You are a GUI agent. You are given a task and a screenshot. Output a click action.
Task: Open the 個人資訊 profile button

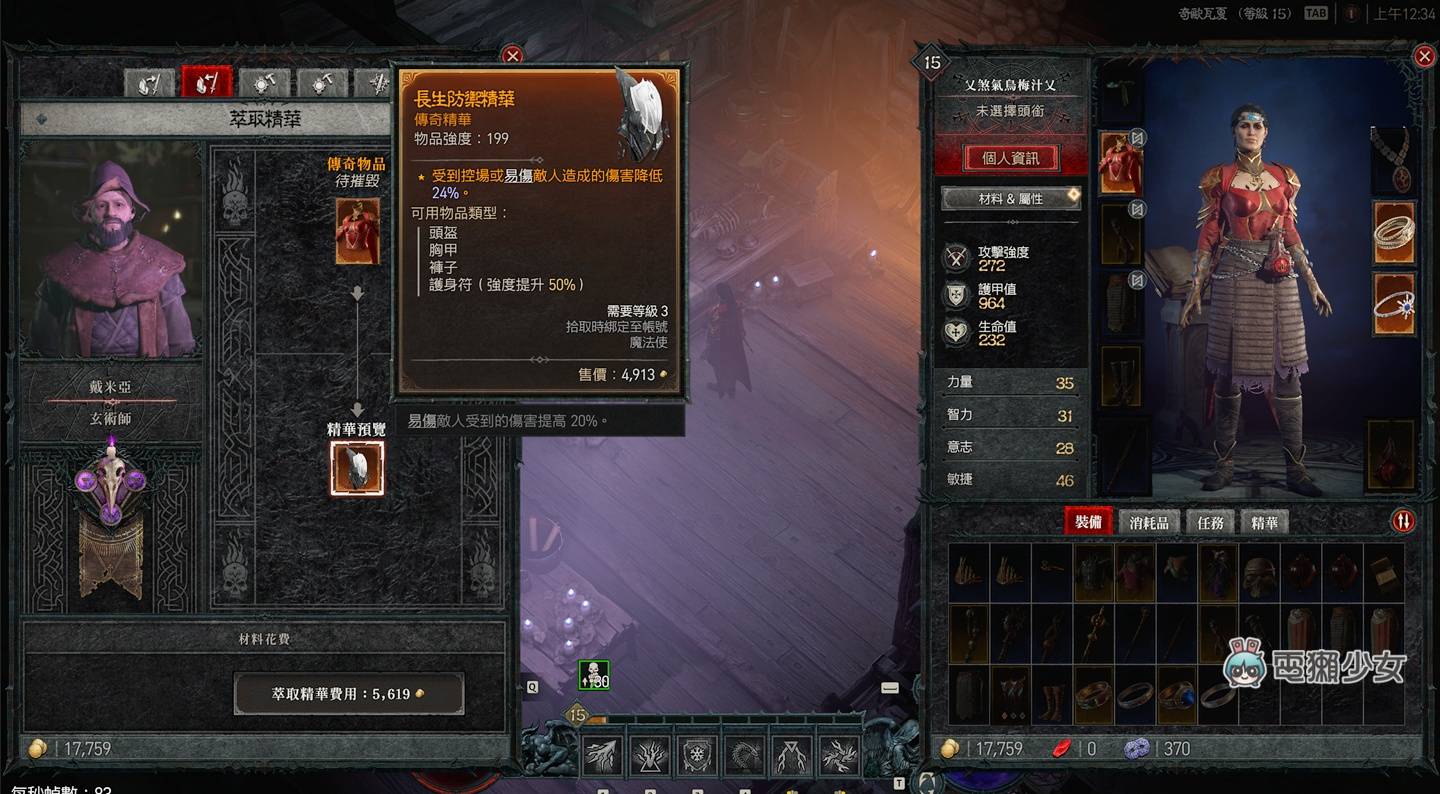click(1011, 158)
